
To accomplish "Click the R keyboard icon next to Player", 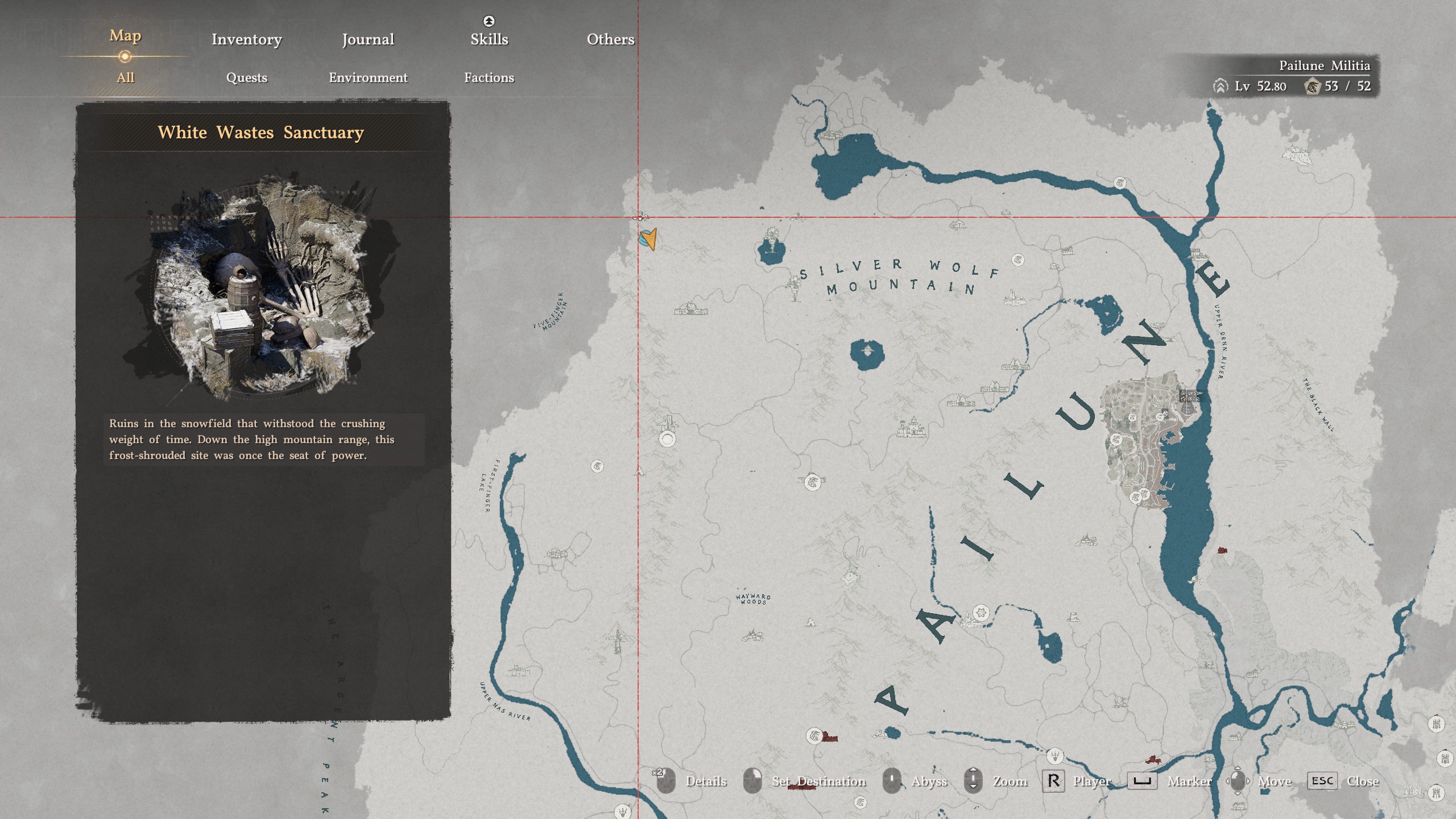I will (1053, 780).
